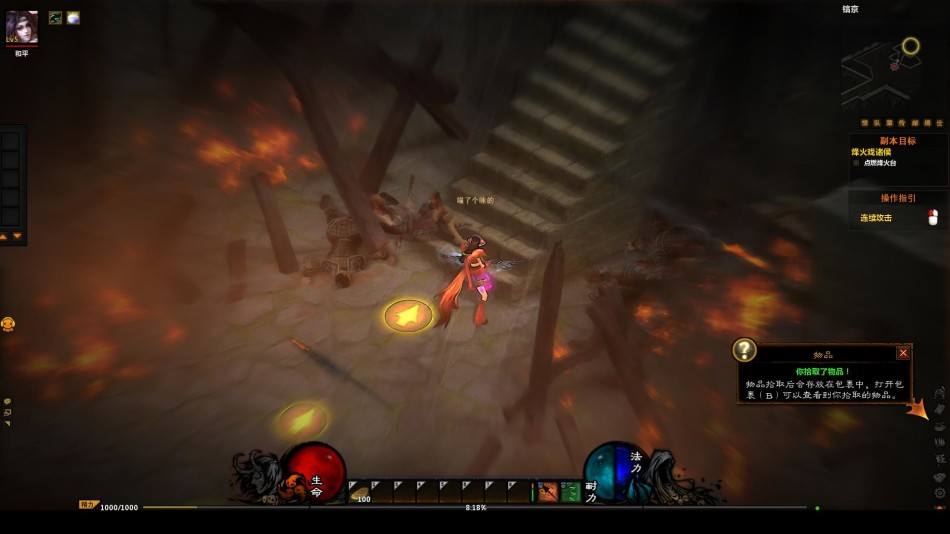This screenshot has height=534, width=950.
Task: Open the character silhouette icon in side menu
Action: (940, 392)
